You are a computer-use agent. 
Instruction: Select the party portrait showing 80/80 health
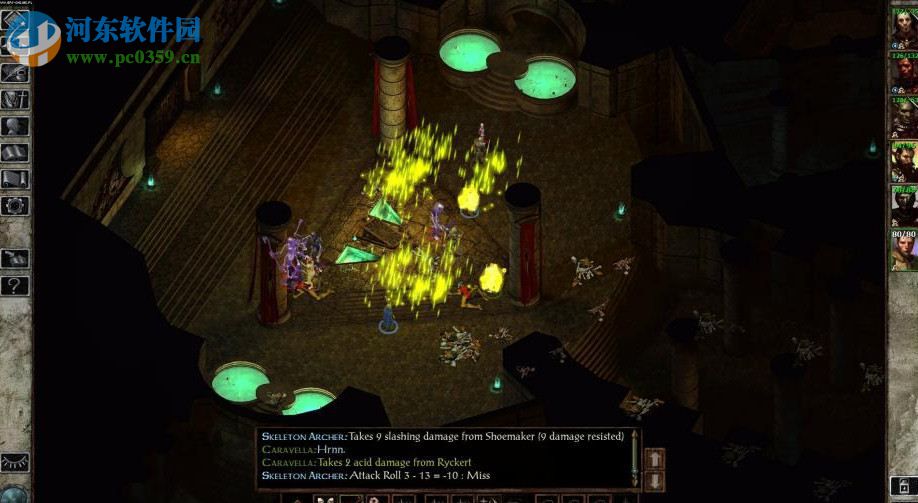click(904, 249)
